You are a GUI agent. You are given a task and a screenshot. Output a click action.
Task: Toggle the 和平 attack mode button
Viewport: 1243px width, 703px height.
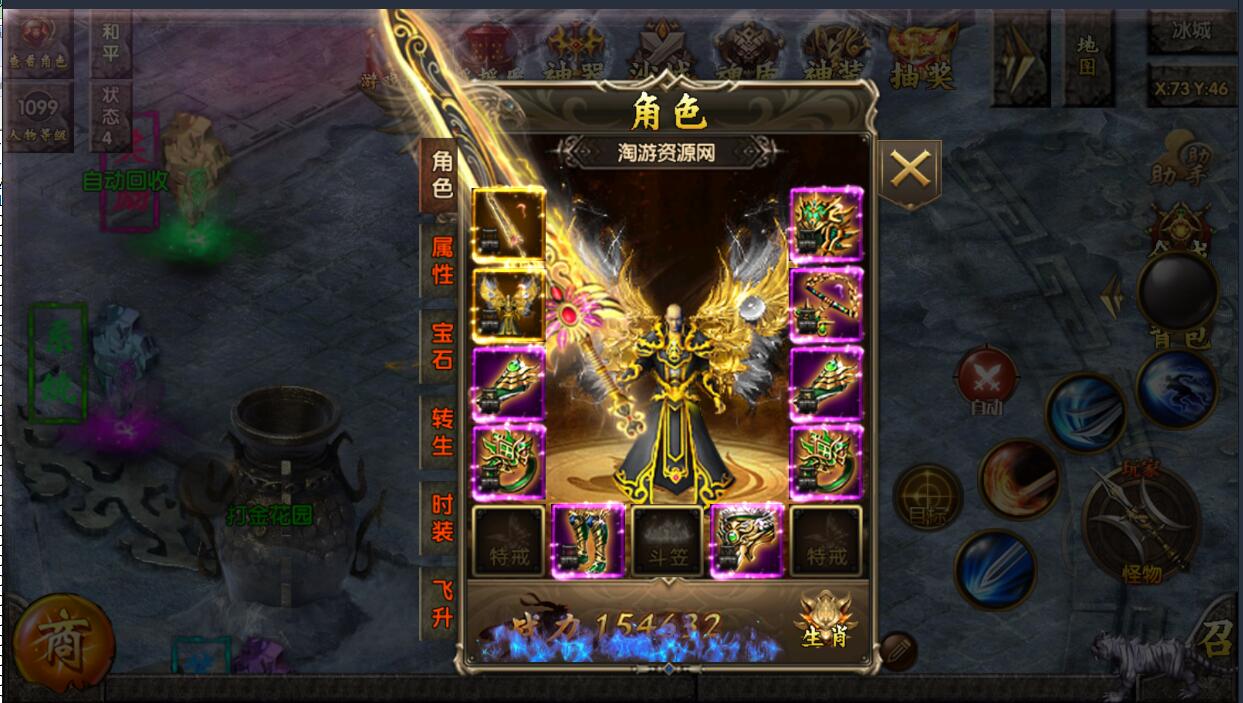click(110, 42)
